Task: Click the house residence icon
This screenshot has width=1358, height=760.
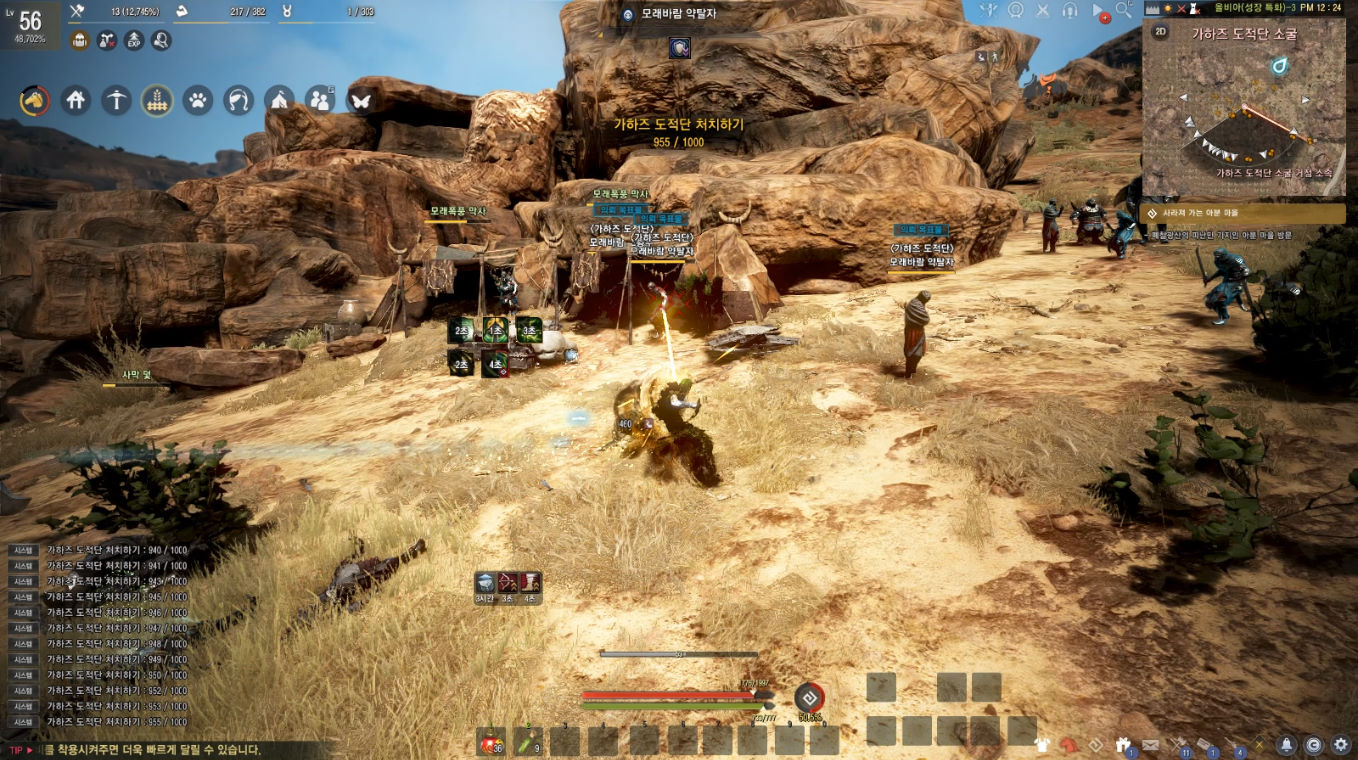Action: [x=75, y=100]
